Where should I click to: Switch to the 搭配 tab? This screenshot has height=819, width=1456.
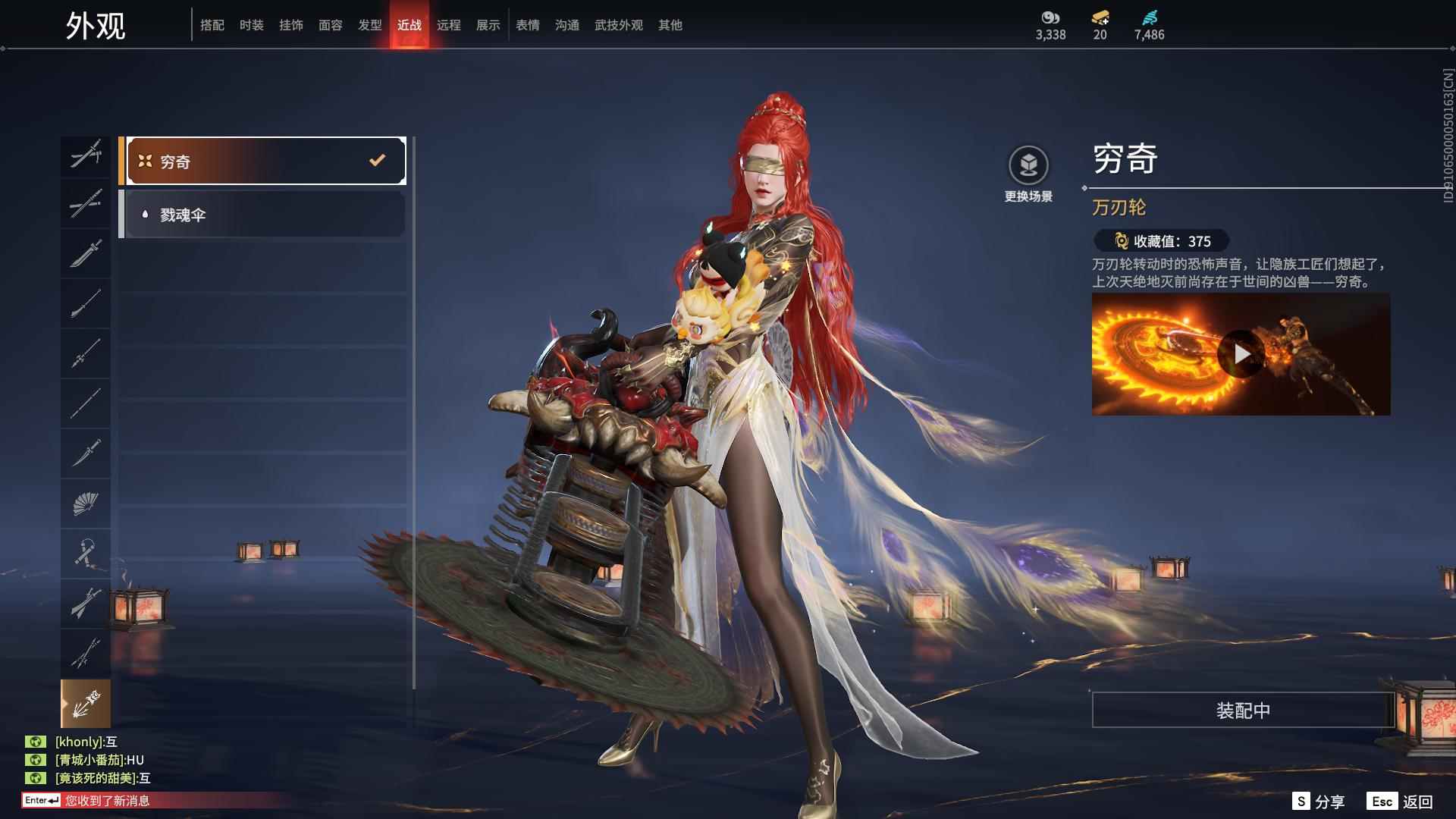[x=212, y=25]
